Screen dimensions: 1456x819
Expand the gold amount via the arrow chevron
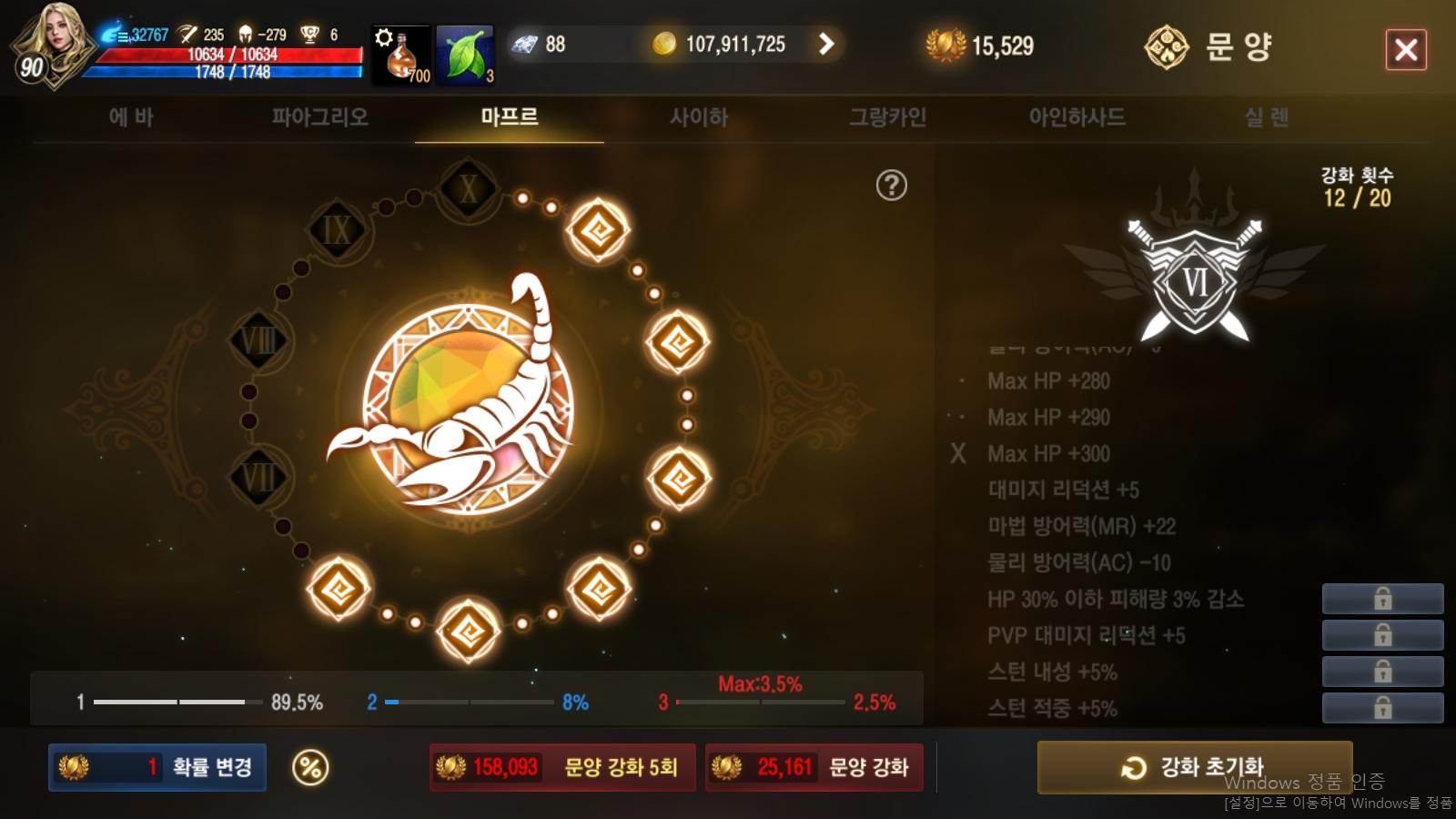click(826, 43)
